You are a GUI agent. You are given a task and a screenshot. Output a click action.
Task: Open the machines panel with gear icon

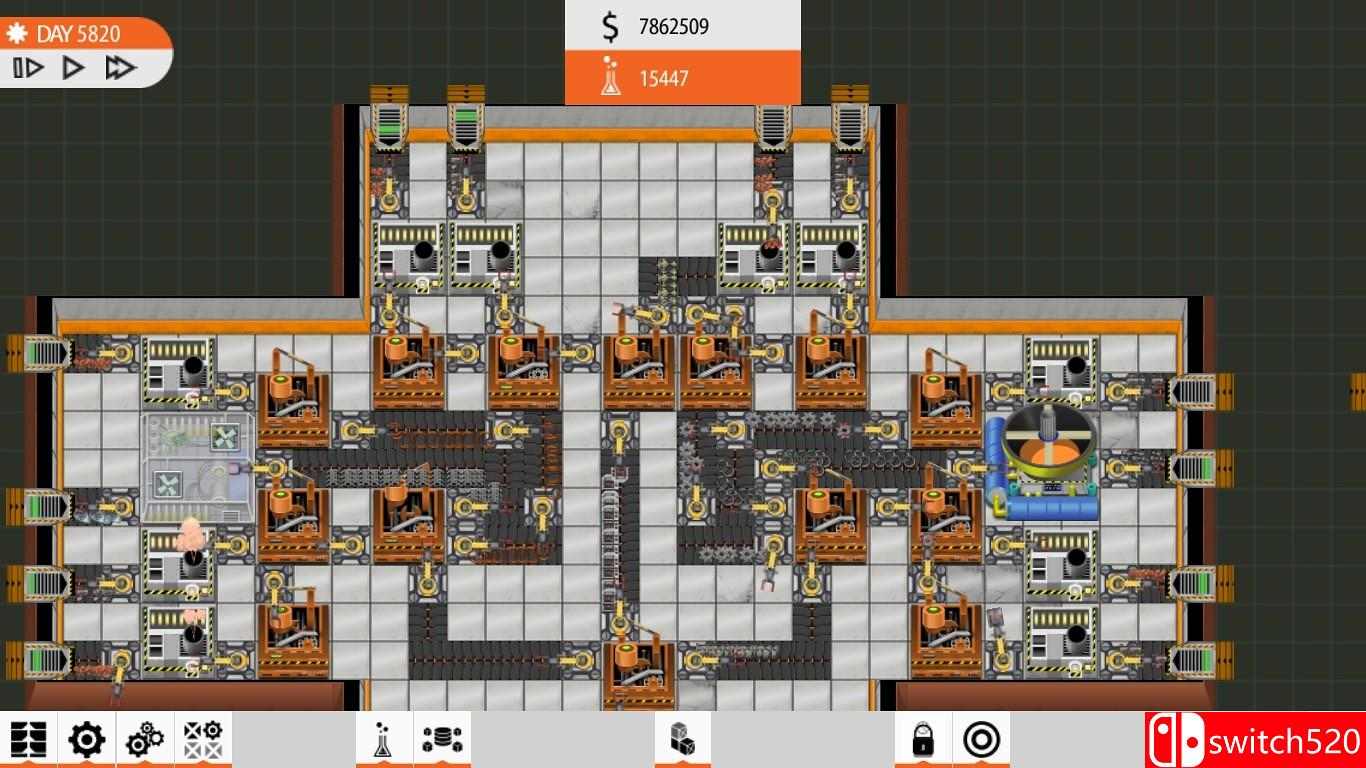pyautogui.click(x=86, y=741)
